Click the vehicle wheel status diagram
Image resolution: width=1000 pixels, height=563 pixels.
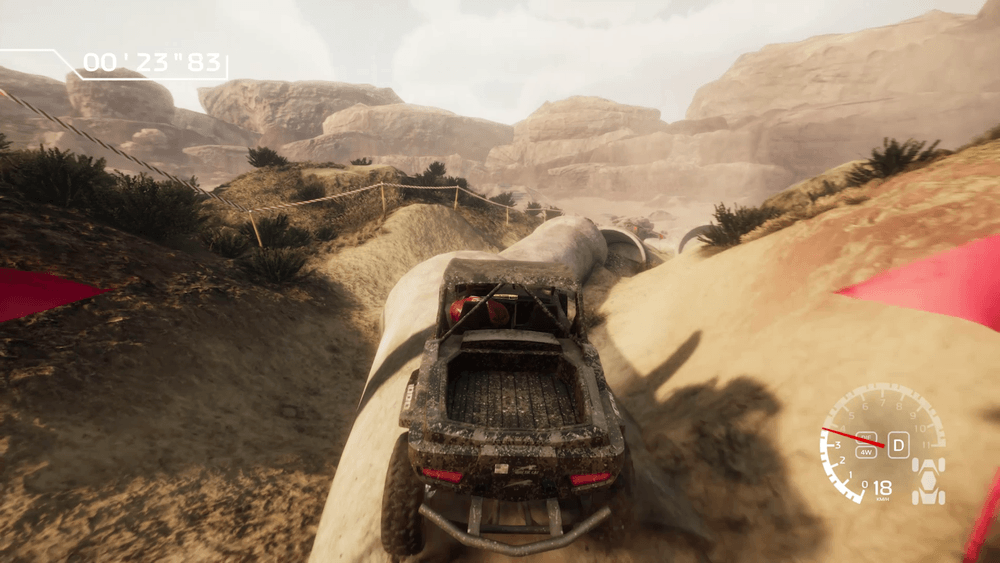[x=929, y=481]
